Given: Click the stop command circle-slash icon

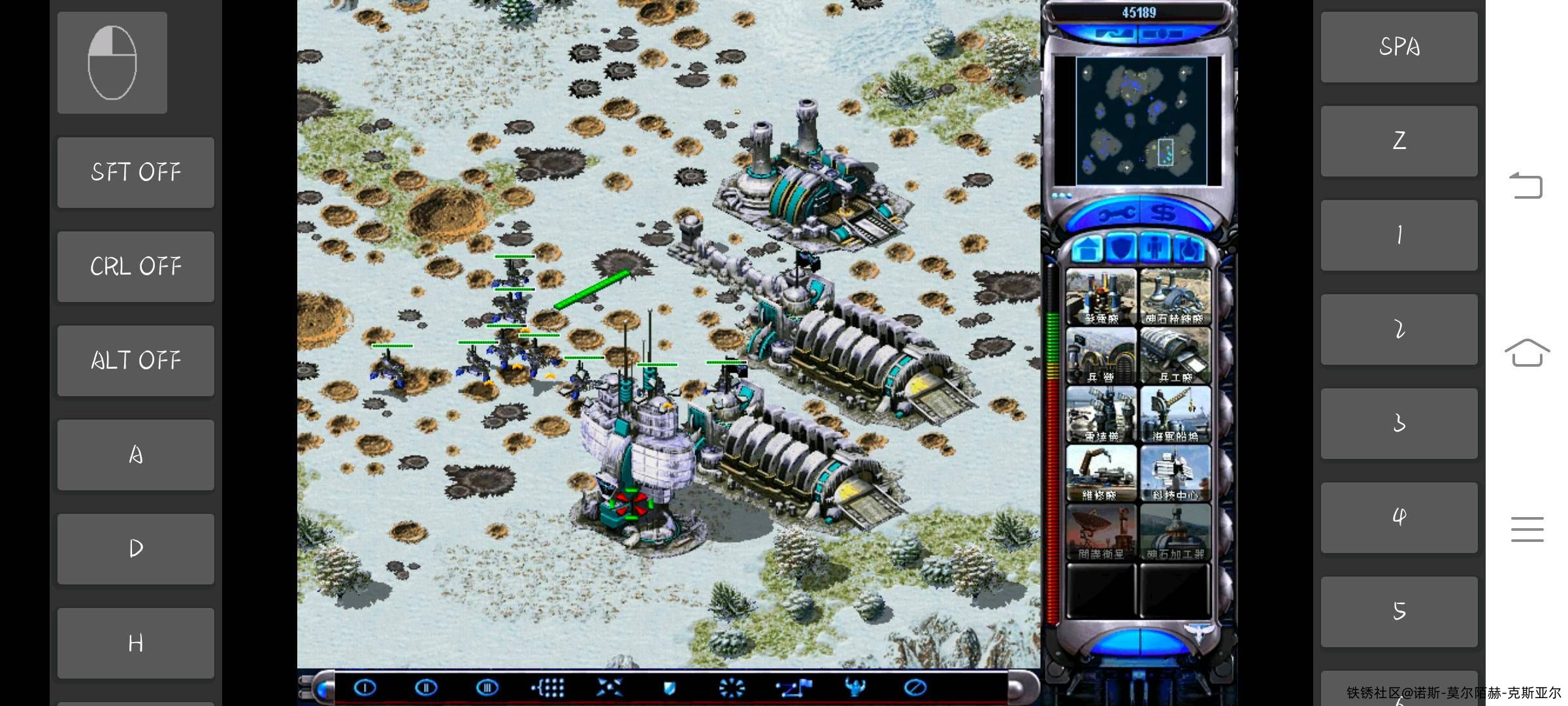Looking at the screenshot, I should [915, 688].
